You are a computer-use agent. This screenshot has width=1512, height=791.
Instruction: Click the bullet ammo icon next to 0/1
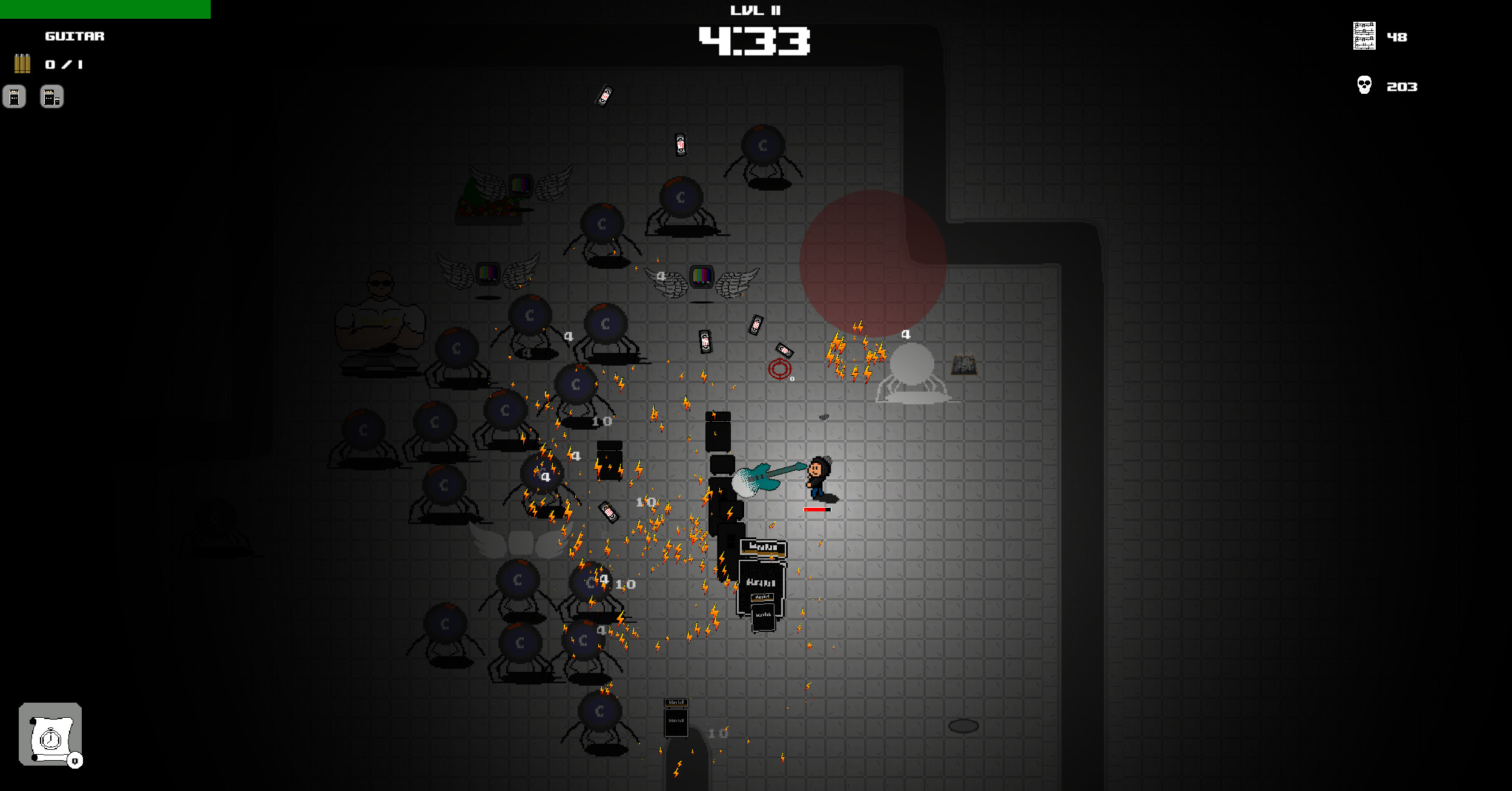22,64
